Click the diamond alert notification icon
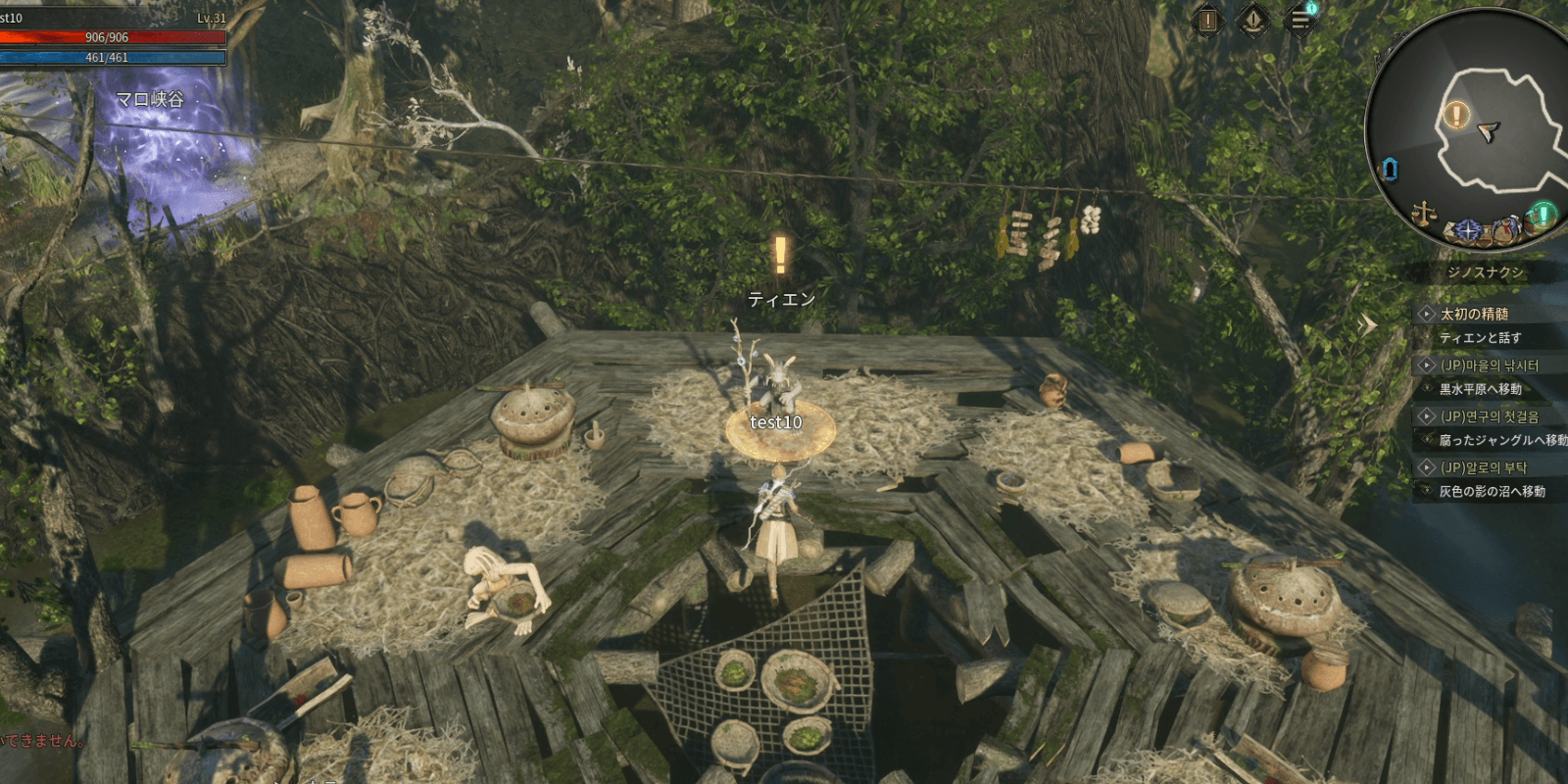 click(x=1253, y=20)
